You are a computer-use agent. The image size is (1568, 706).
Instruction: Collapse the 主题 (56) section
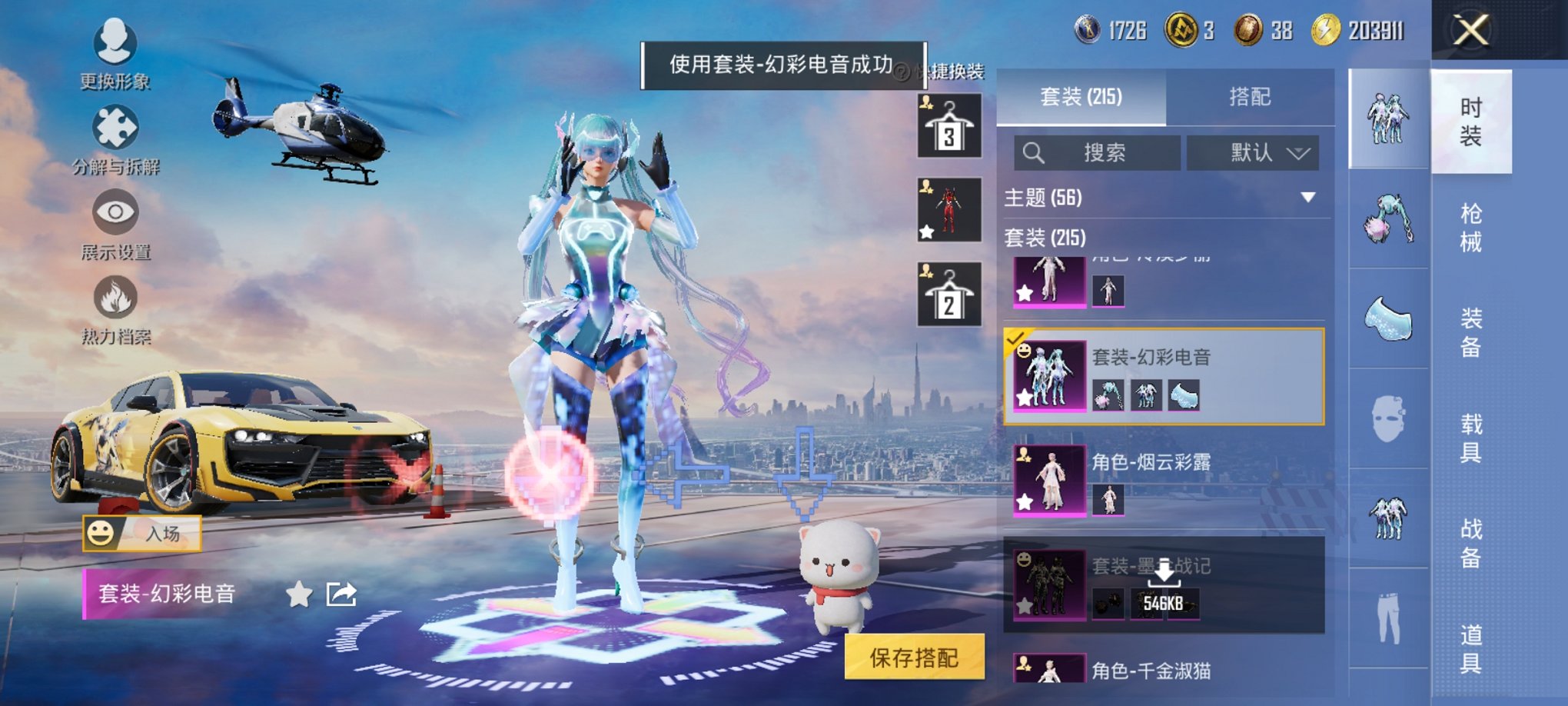[1308, 198]
